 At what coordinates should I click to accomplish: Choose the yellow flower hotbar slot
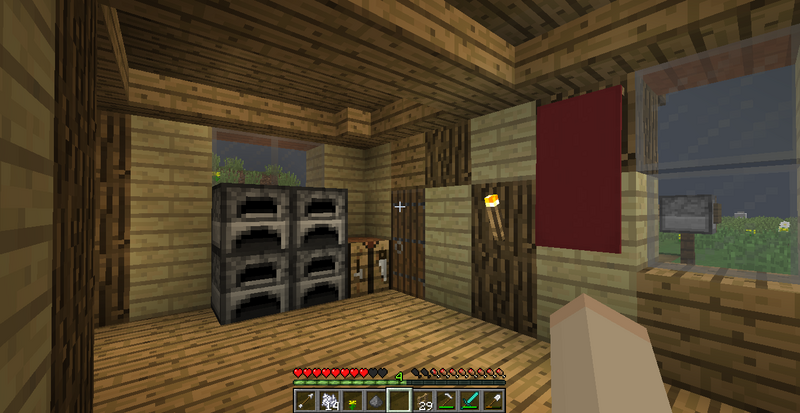point(352,401)
